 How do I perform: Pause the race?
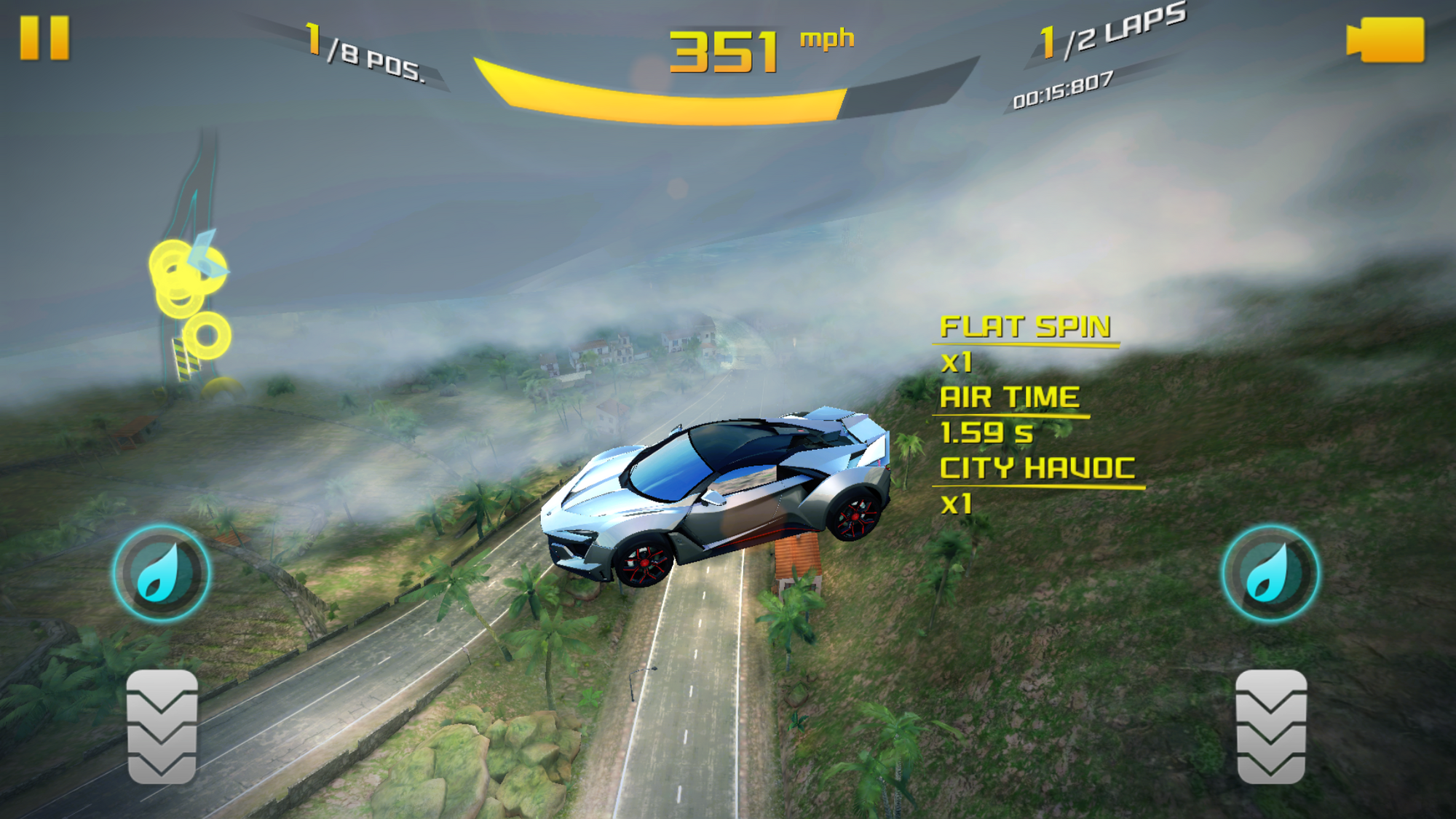coord(44,38)
